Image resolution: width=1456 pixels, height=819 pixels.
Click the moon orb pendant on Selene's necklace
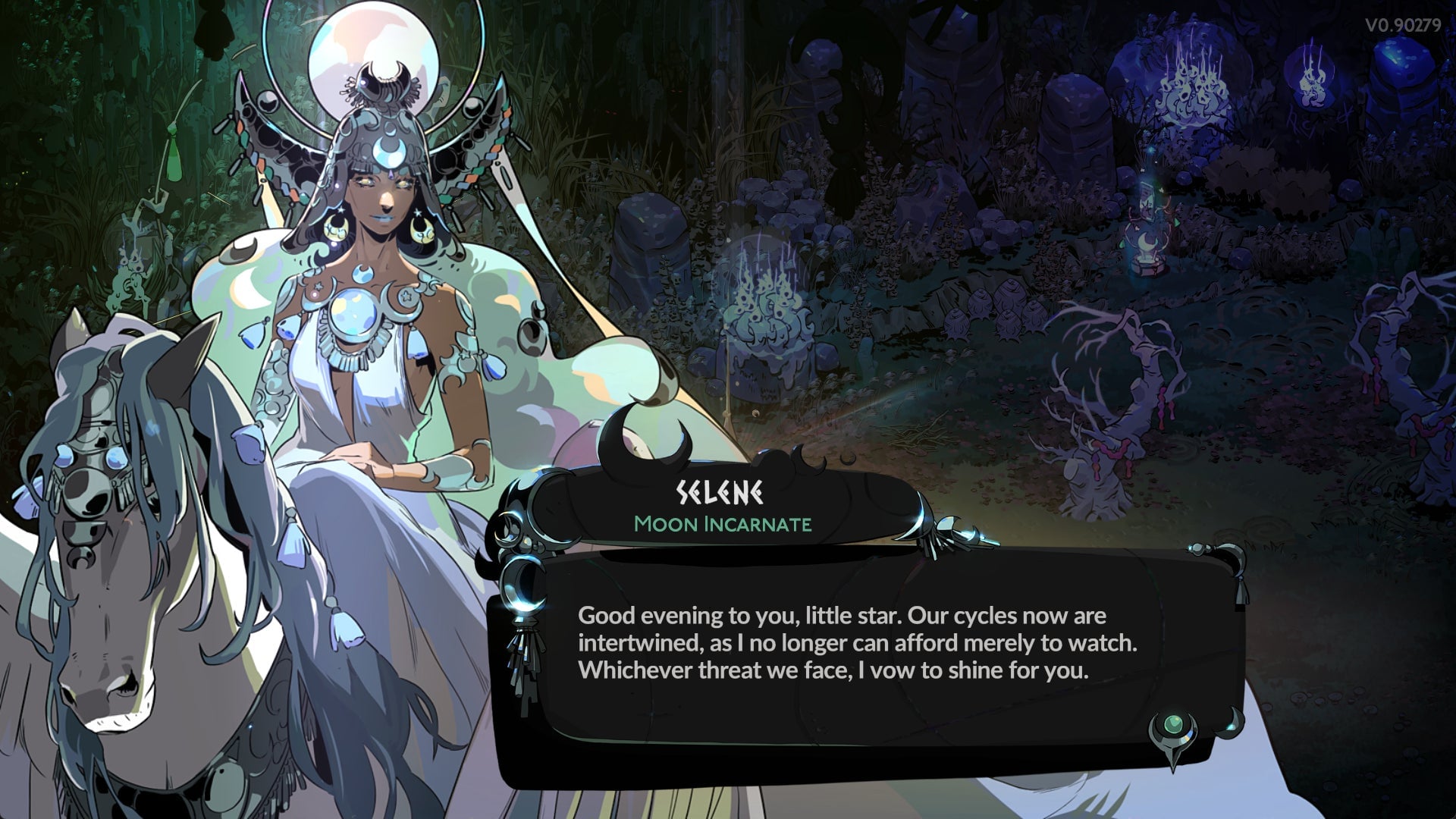point(353,315)
